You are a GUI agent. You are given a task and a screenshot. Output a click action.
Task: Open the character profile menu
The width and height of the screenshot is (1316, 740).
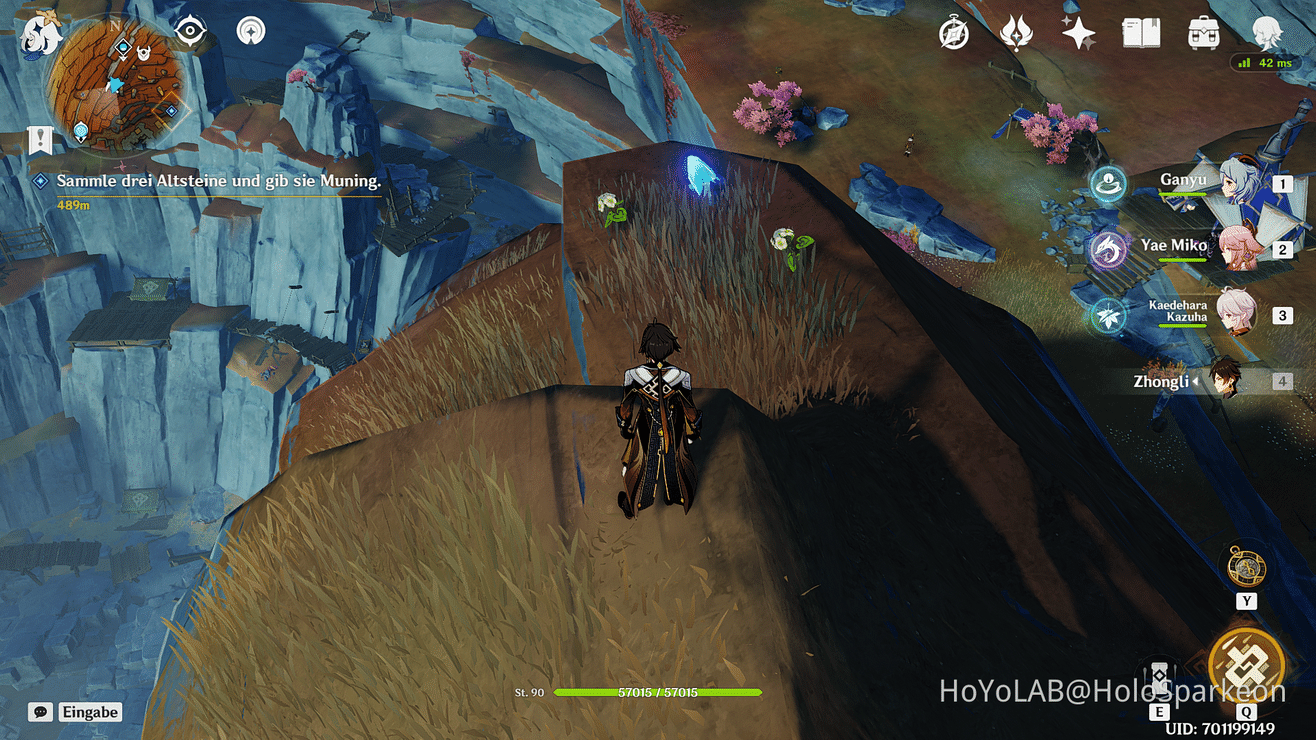1267,34
